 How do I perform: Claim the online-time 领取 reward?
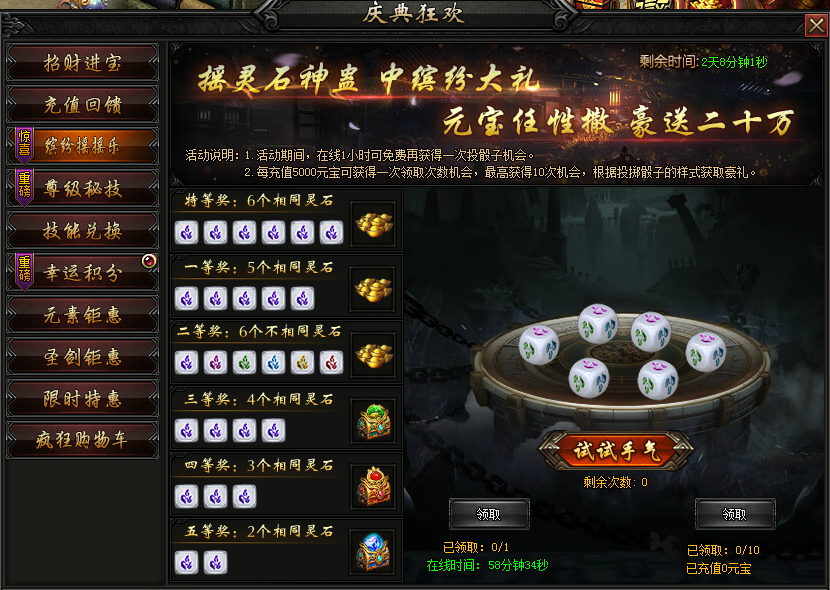489,514
